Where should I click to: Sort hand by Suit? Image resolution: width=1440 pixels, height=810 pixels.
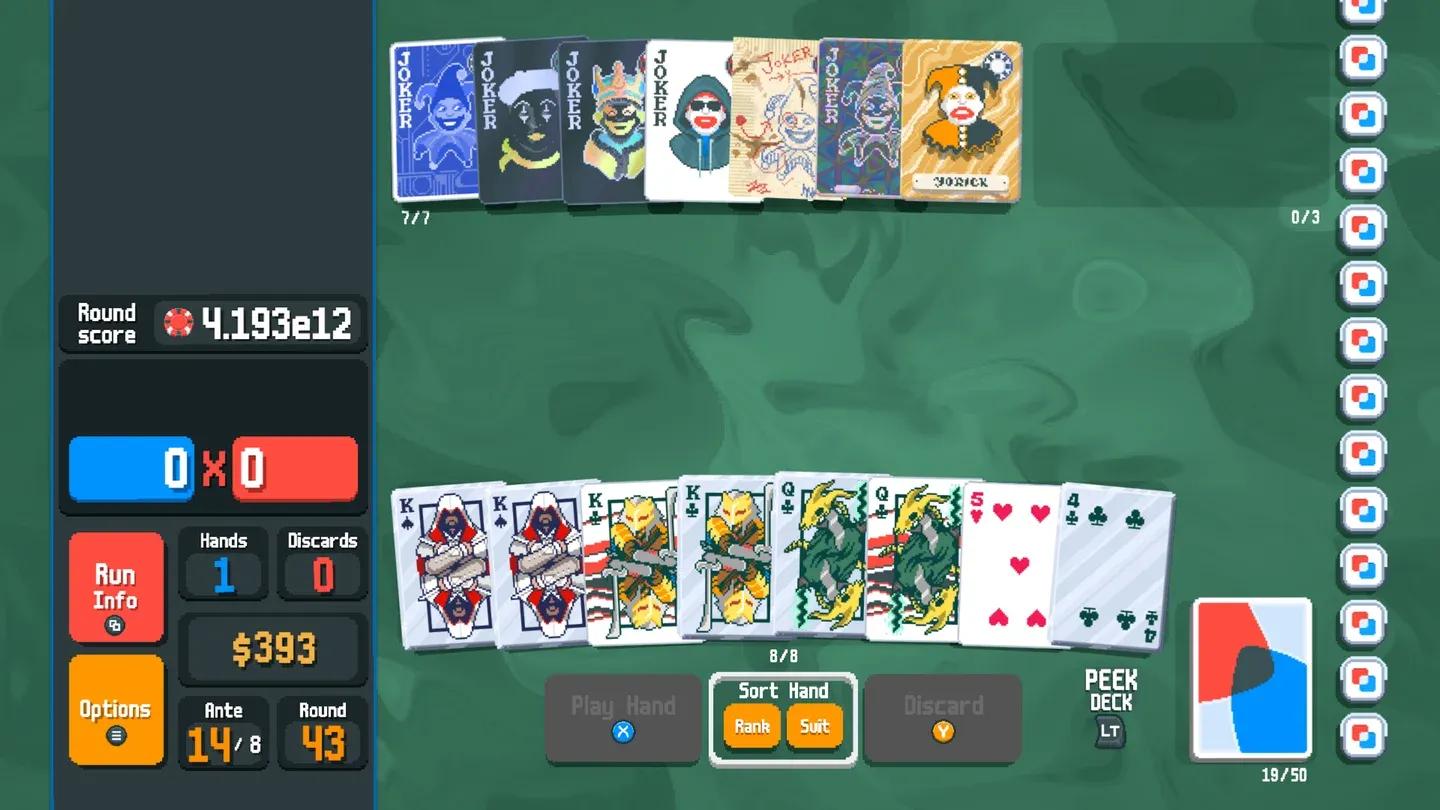(815, 726)
